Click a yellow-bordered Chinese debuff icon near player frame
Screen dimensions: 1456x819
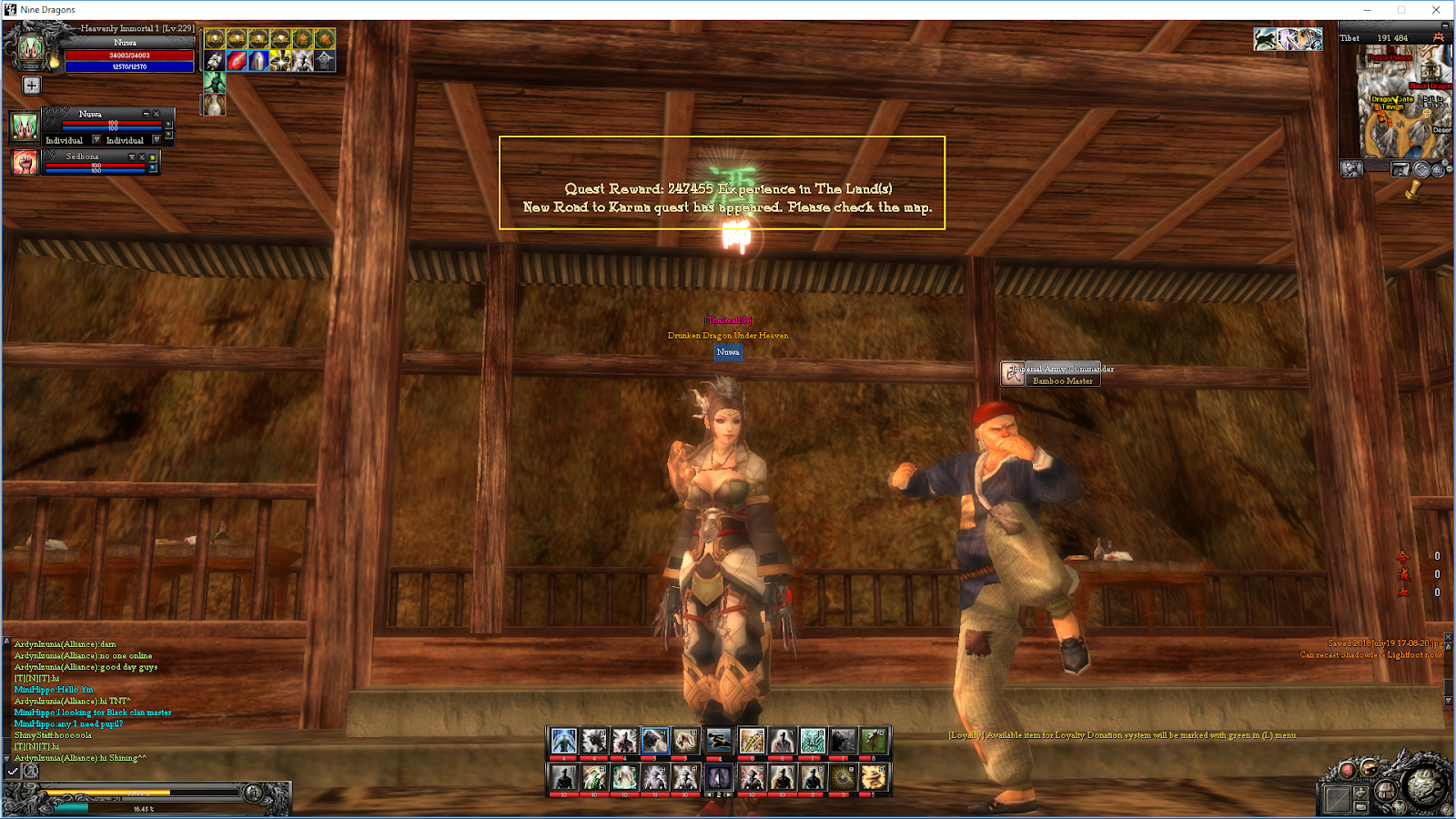point(215,38)
